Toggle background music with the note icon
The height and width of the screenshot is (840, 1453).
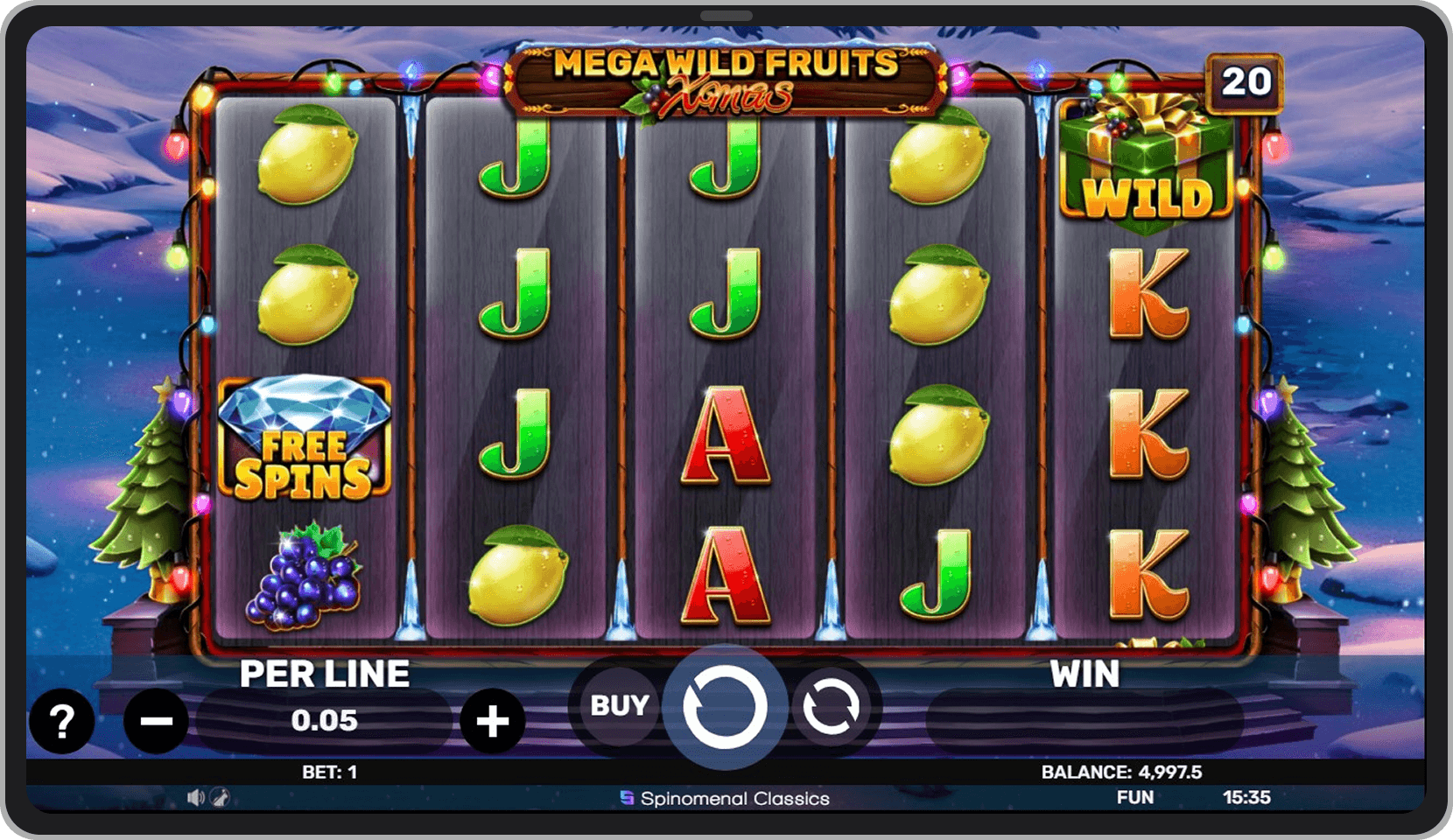tap(220, 797)
